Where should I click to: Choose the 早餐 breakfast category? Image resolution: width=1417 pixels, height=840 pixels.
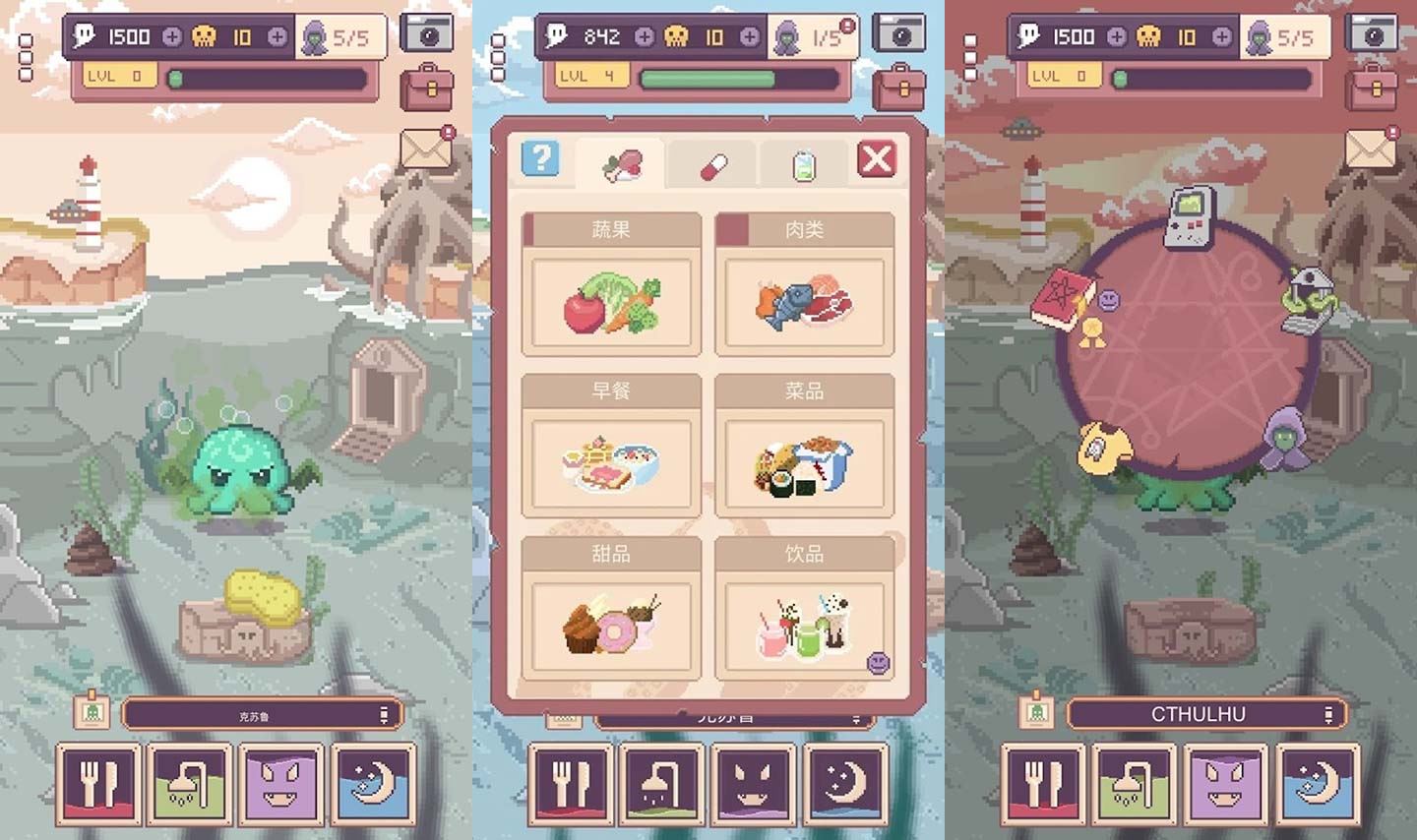(611, 446)
